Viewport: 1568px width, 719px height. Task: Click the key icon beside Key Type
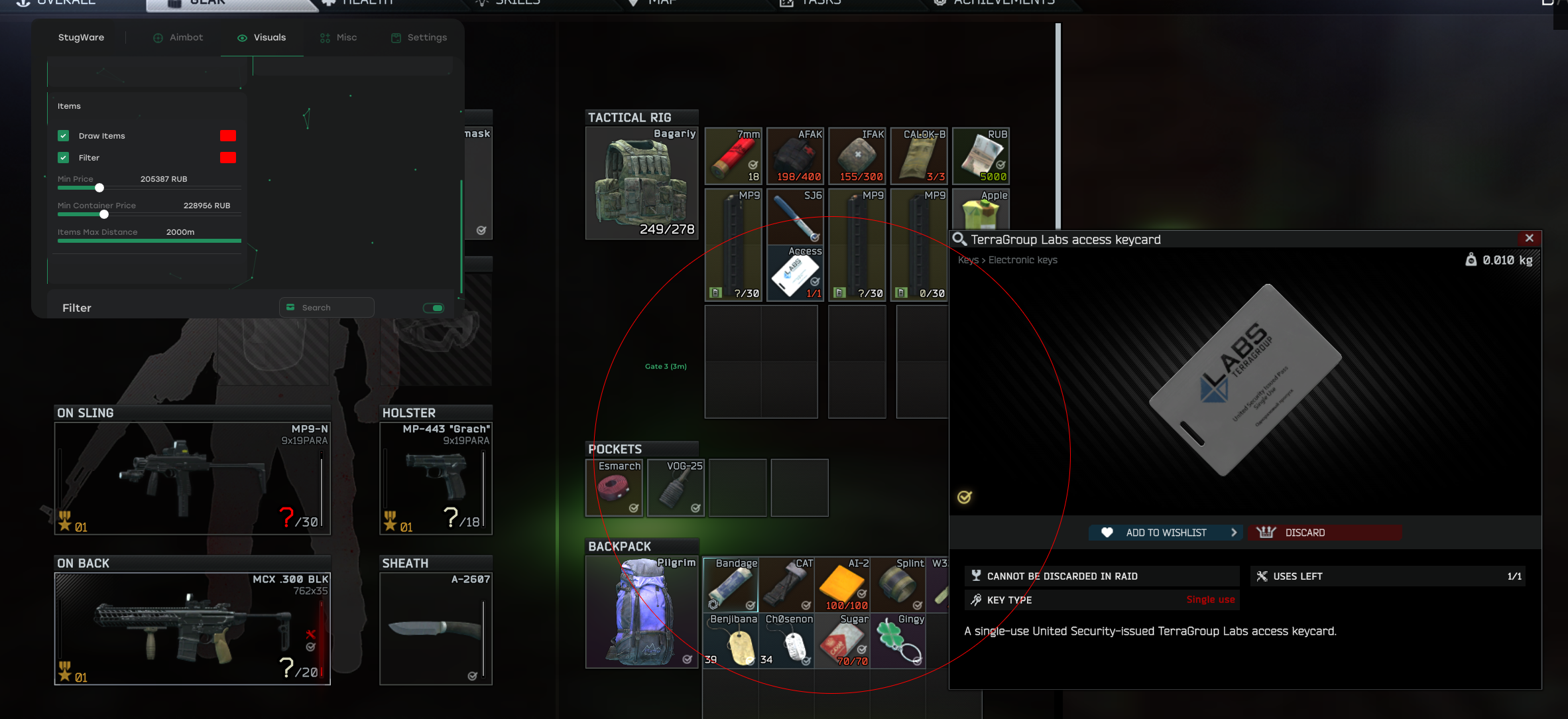pos(975,600)
